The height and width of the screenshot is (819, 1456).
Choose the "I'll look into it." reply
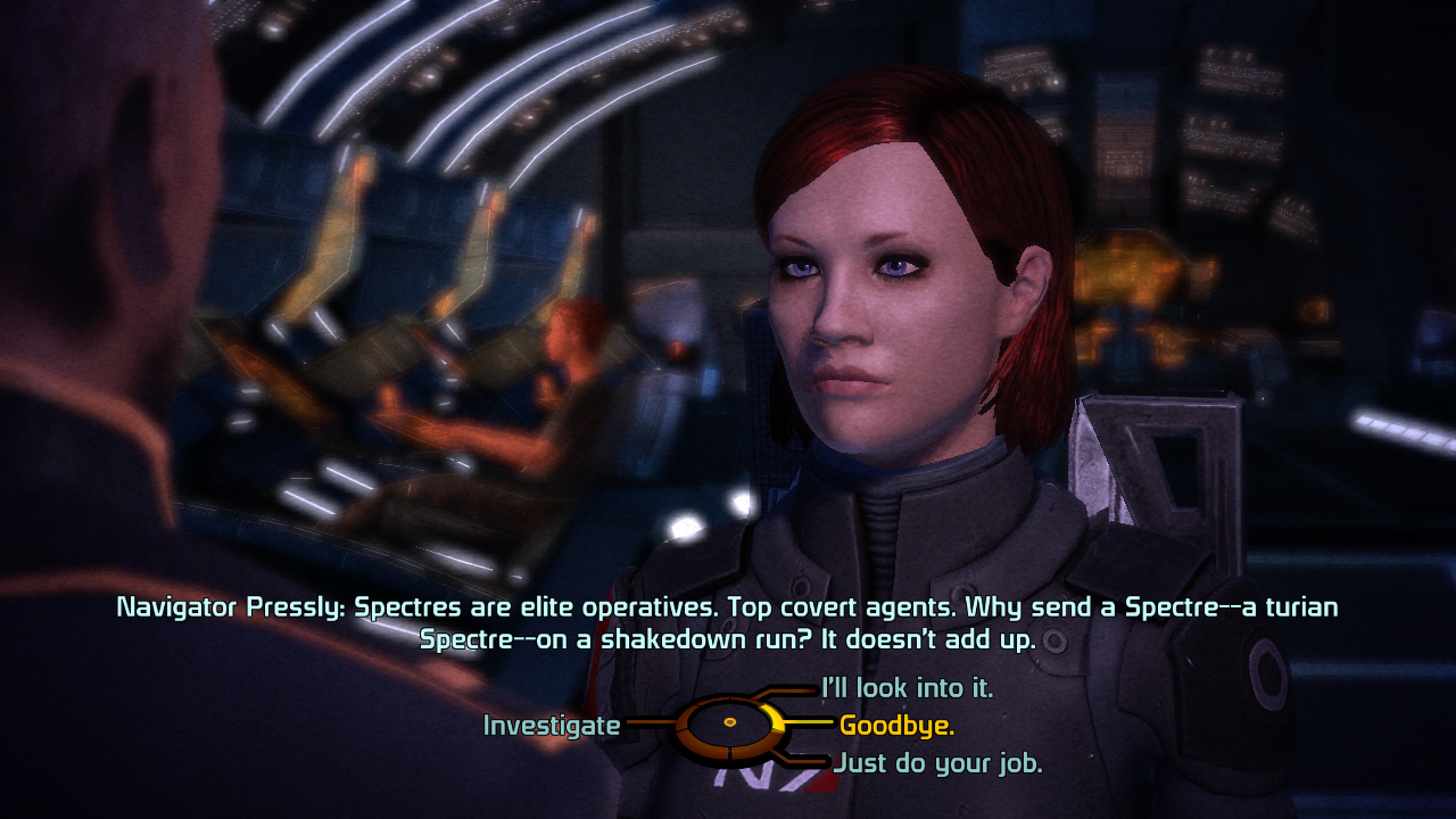(907, 689)
